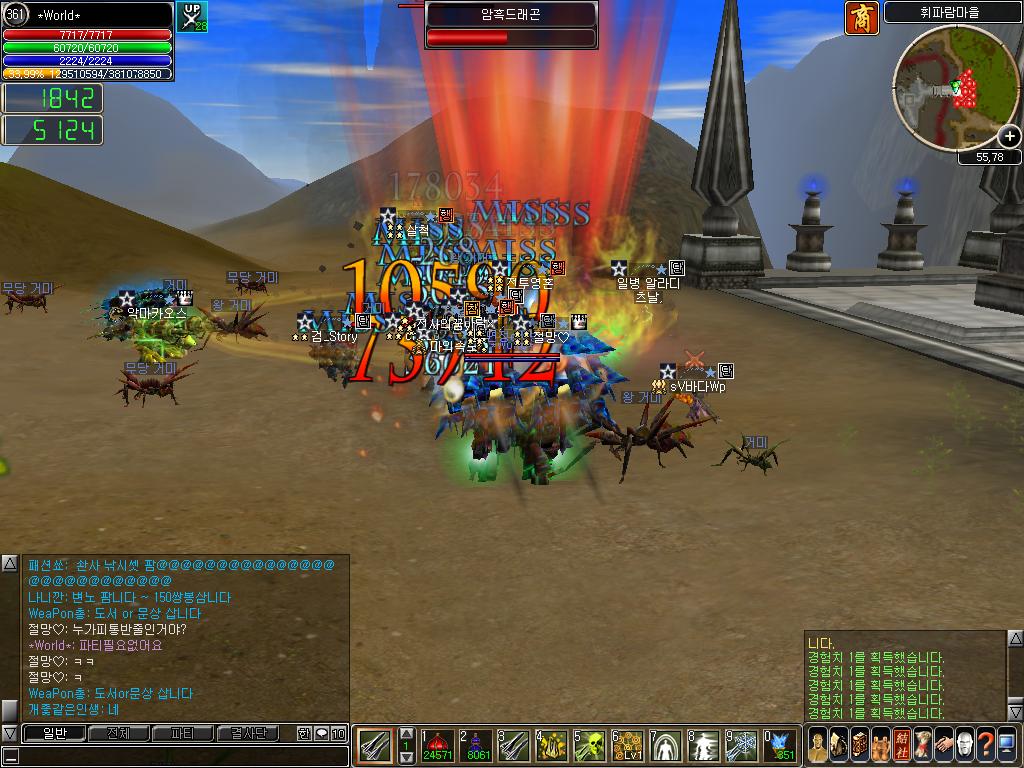1024x768 pixels.
Task: Activate the snowflake skill in slot 9
Action: click(742, 745)
